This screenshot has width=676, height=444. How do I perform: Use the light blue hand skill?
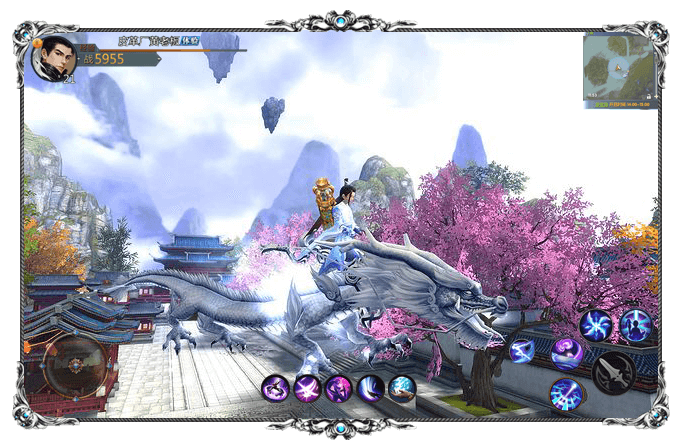403,388
